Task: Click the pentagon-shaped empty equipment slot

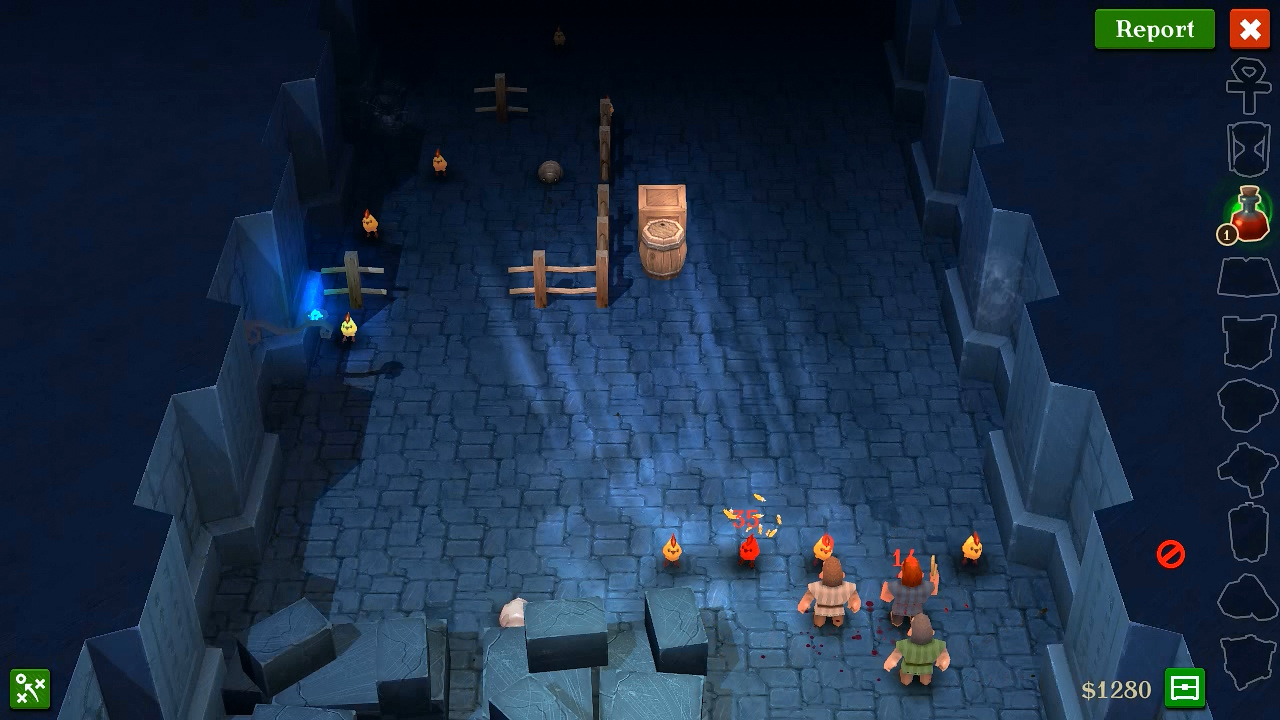Action: (x=1247, y=403)
